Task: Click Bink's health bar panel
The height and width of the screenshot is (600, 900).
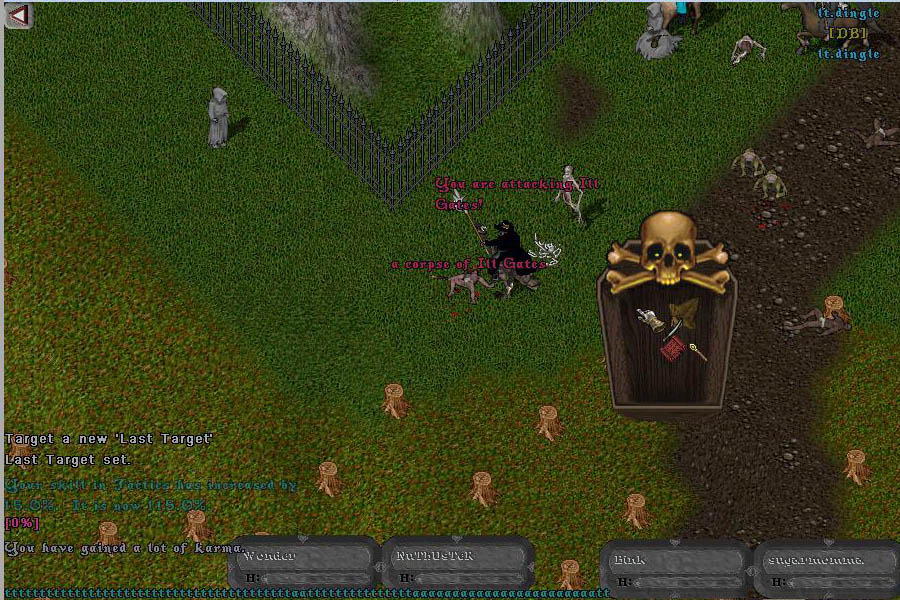Action: pos(675,568)
